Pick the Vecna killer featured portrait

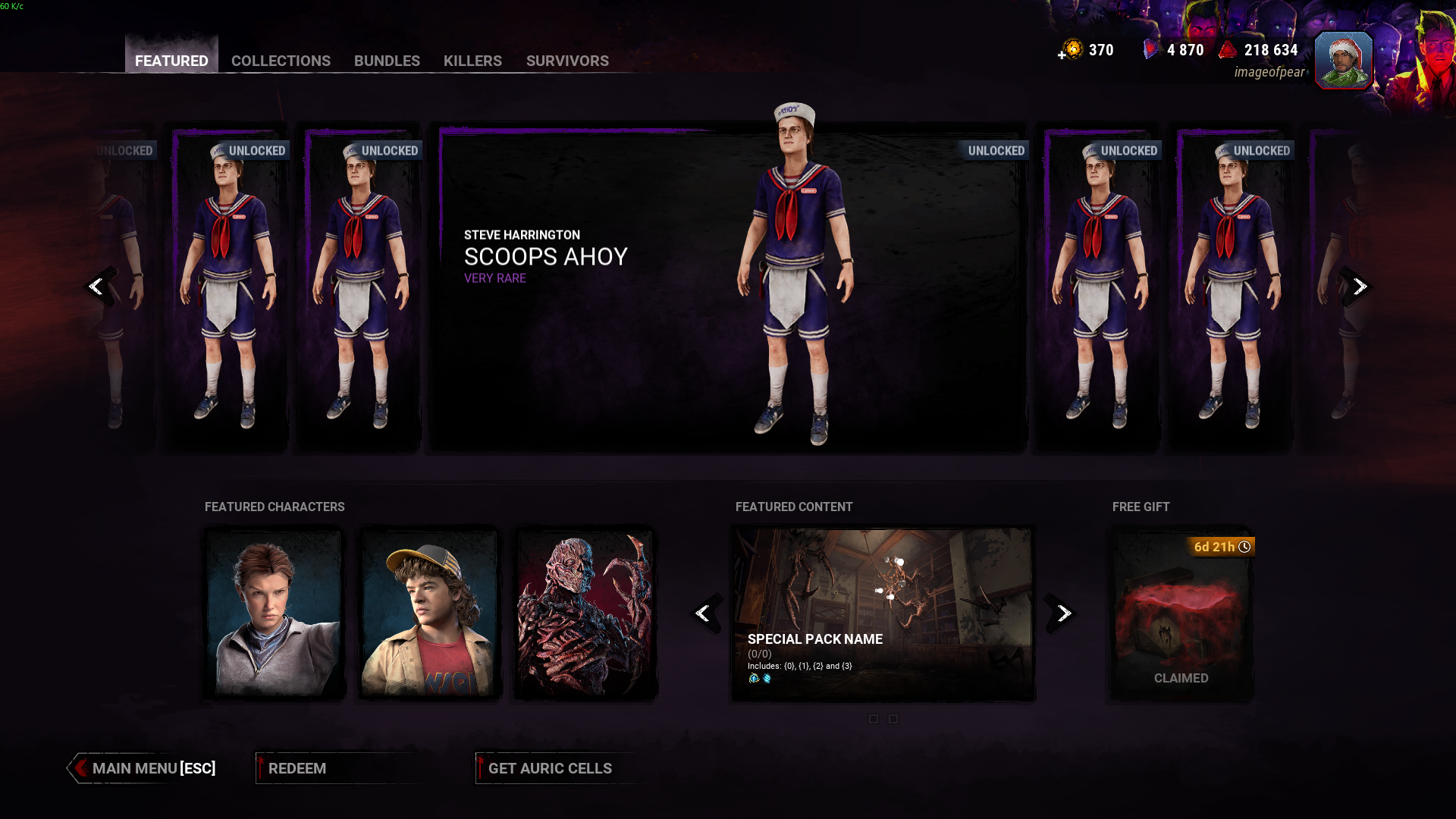[x=584, y=613]
